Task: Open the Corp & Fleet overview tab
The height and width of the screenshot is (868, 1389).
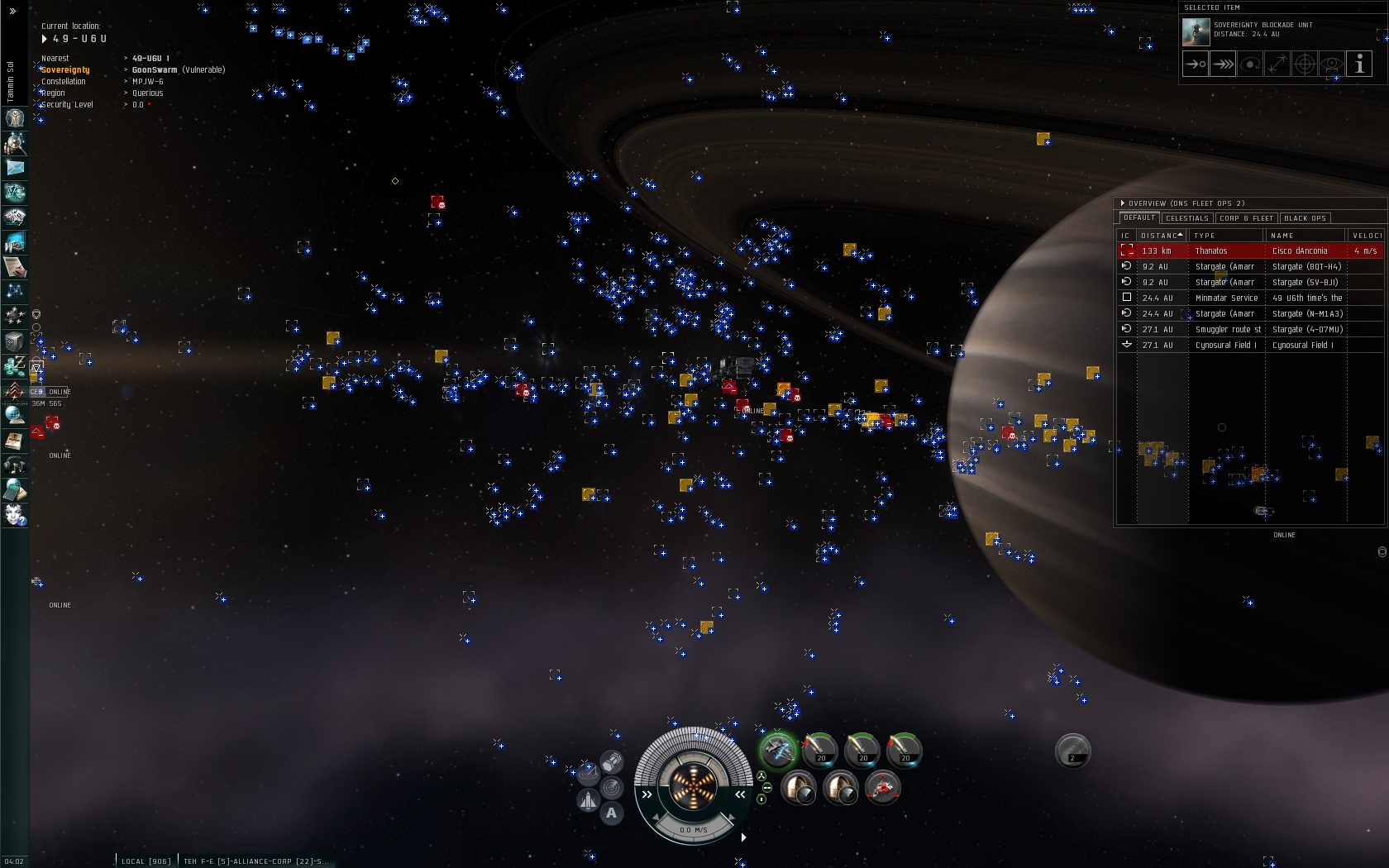Action: pos(1246,218)
